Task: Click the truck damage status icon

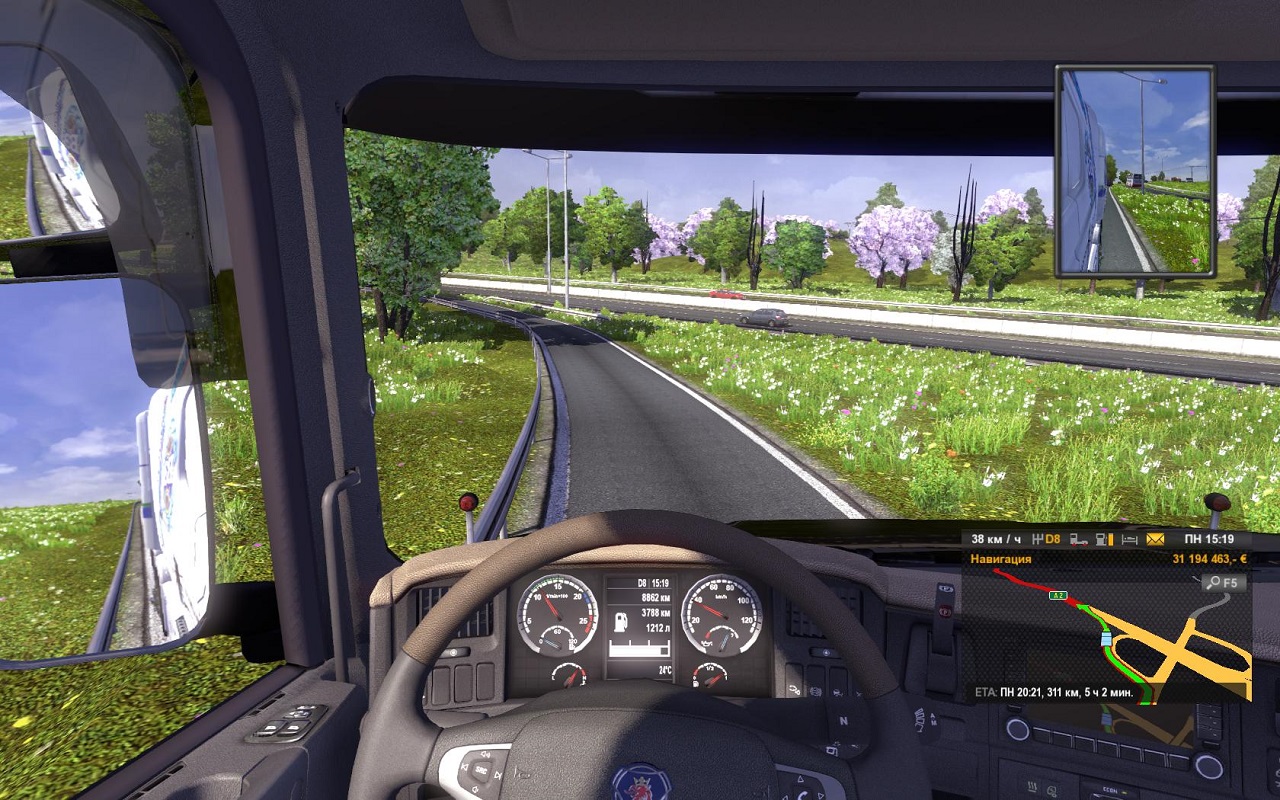Action: click(1079, 539)
